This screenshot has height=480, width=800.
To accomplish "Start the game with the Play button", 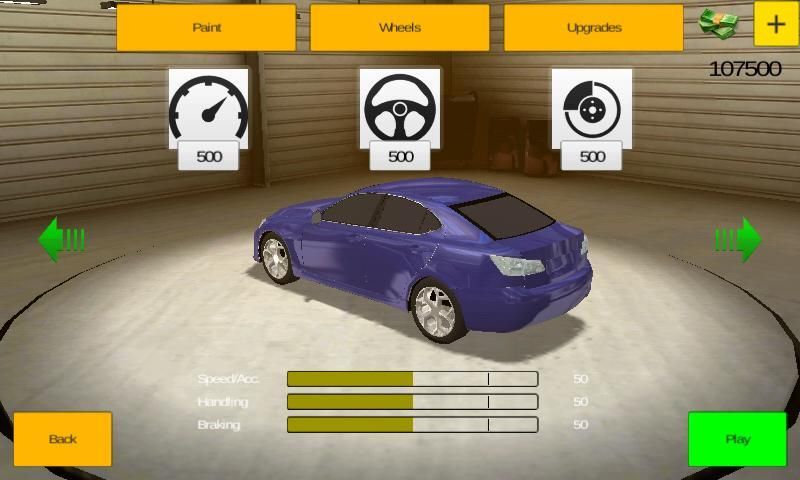I will pos(738,439).
